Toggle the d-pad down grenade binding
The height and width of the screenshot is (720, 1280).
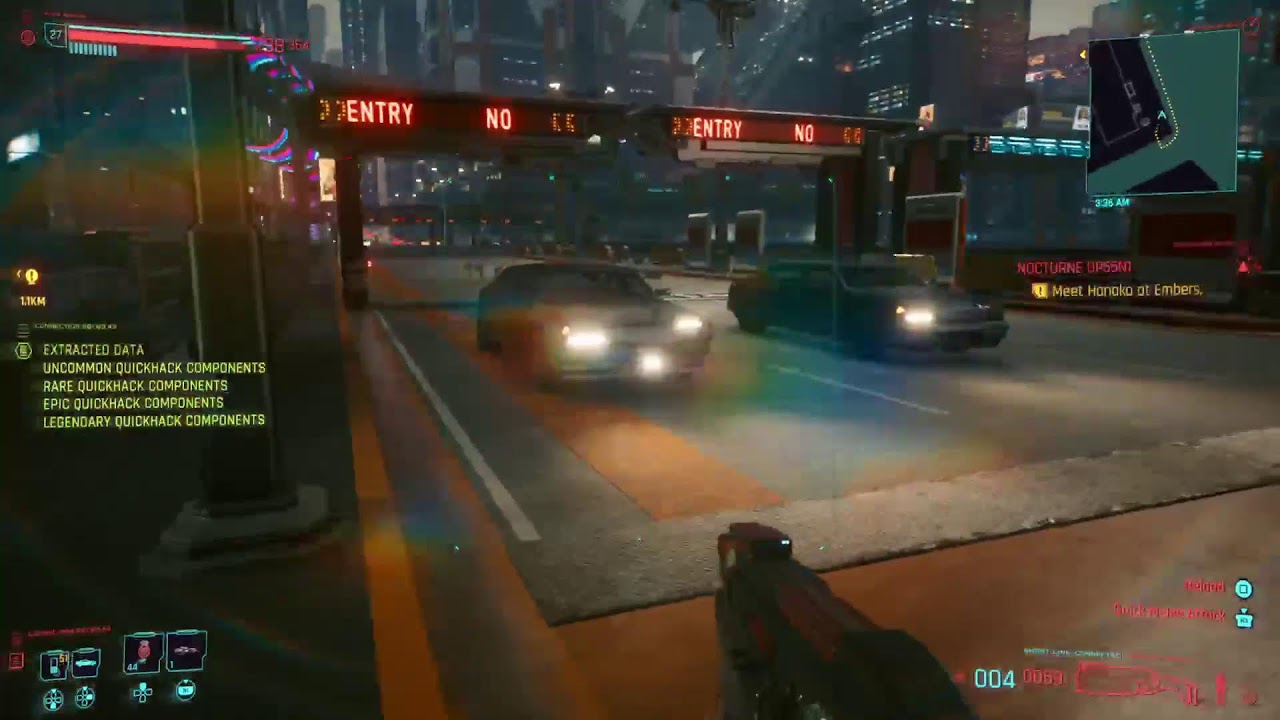pyautogui.click(x=142, y=694)
